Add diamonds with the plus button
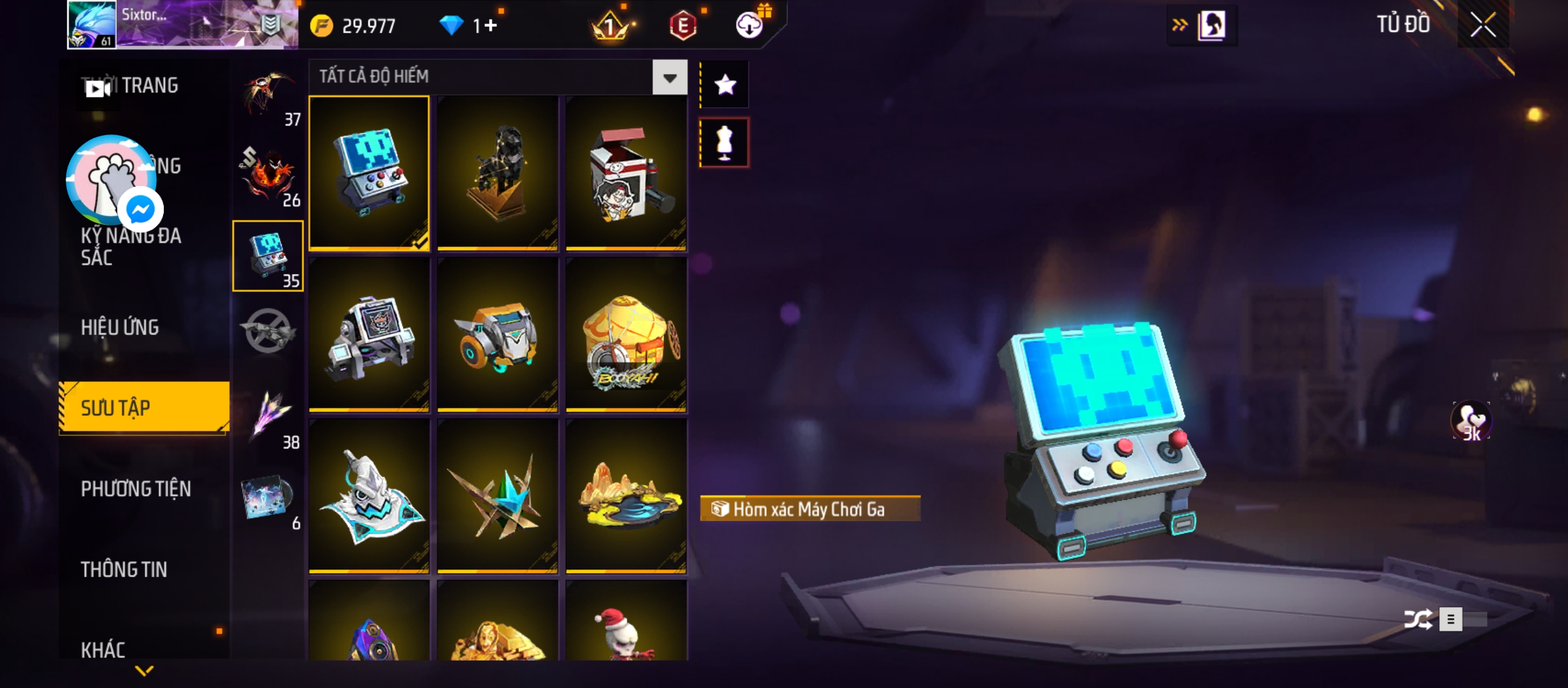Image resolution: width=1568 pixels, height=688 pixels. coord(490,25)
